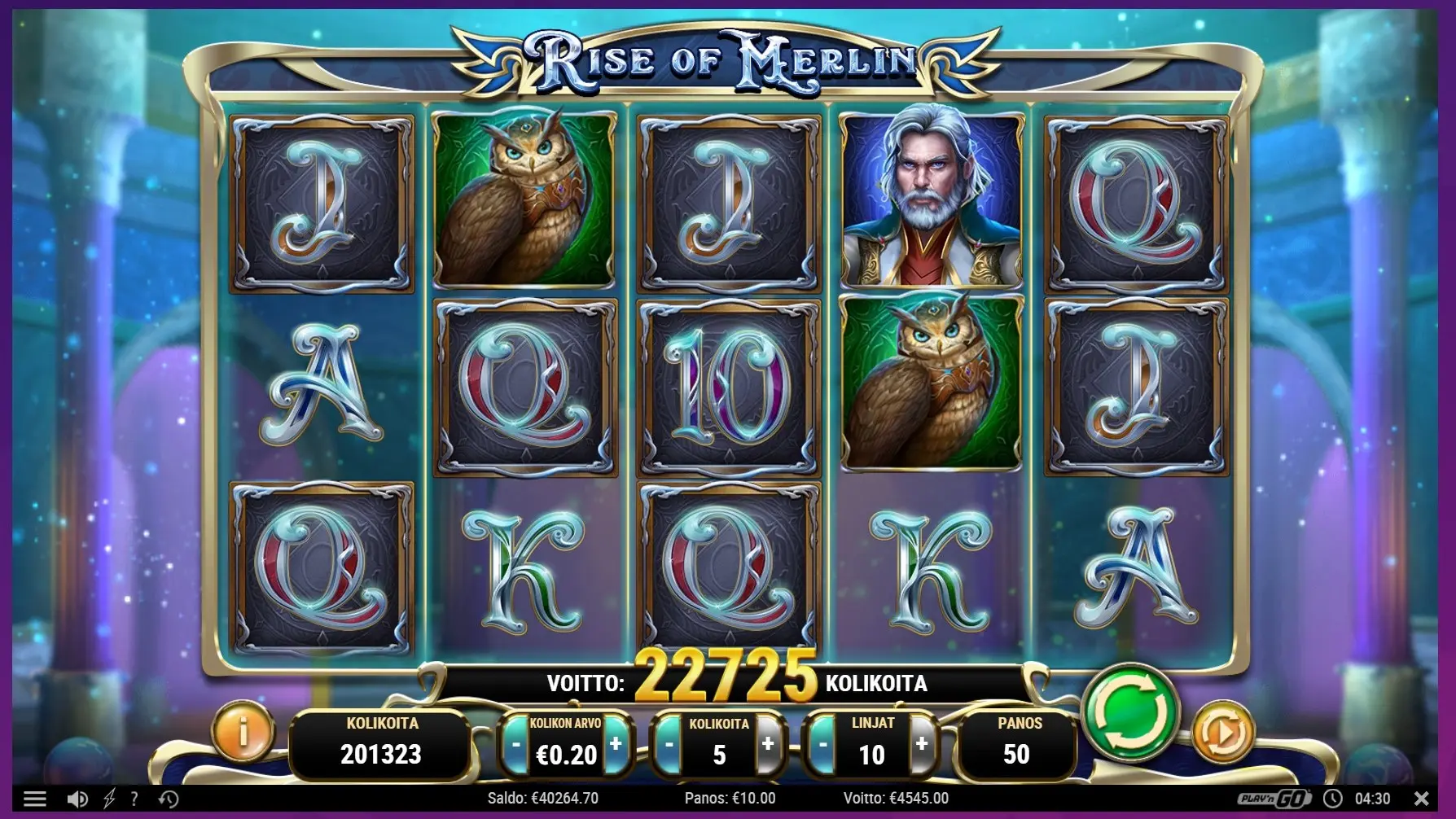1456x819 pixels.
Task: Raise the Kolikoita coins per line
Action: coord(768,744)
